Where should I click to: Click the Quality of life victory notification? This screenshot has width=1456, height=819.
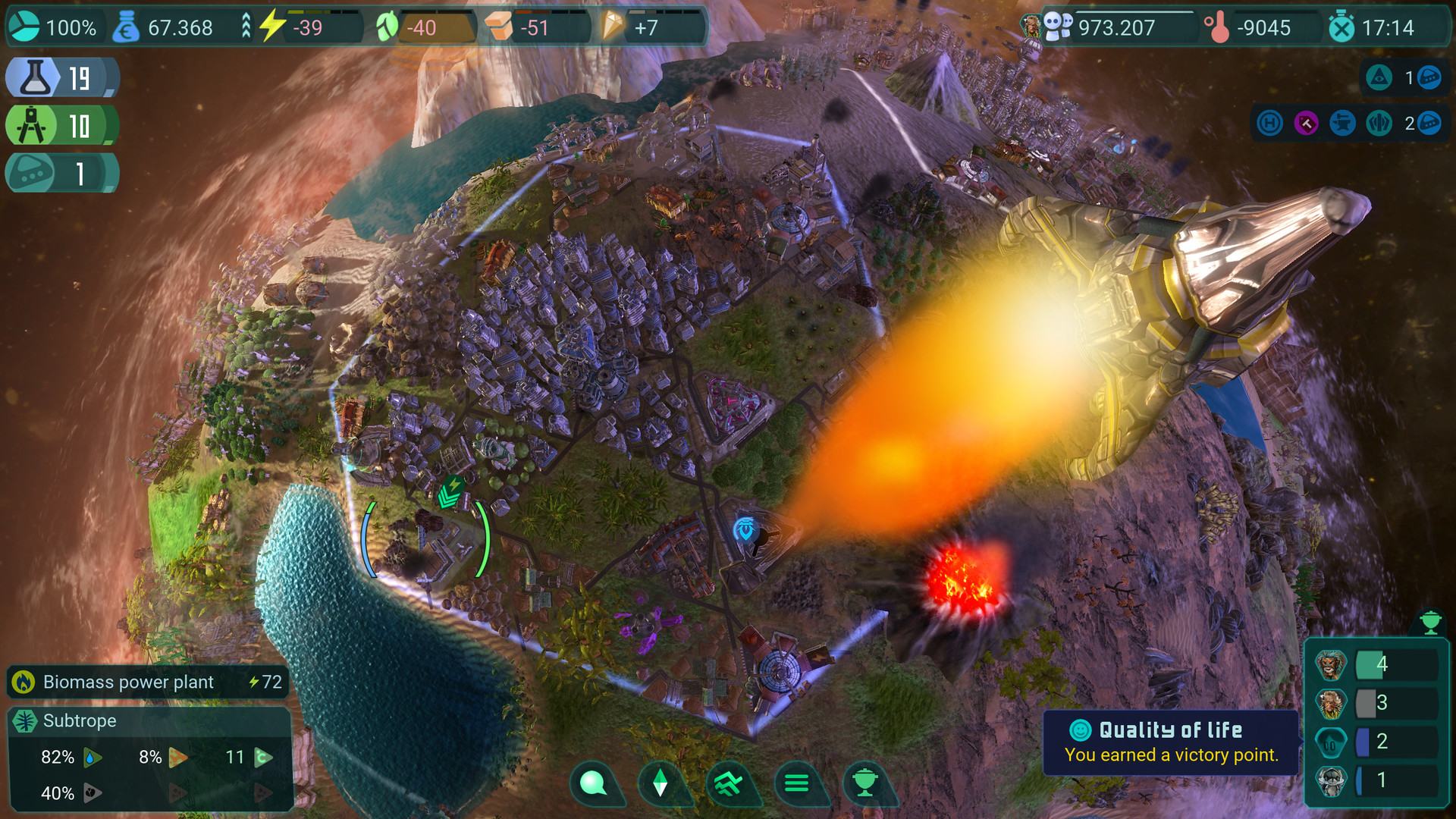pos(1171,742)
